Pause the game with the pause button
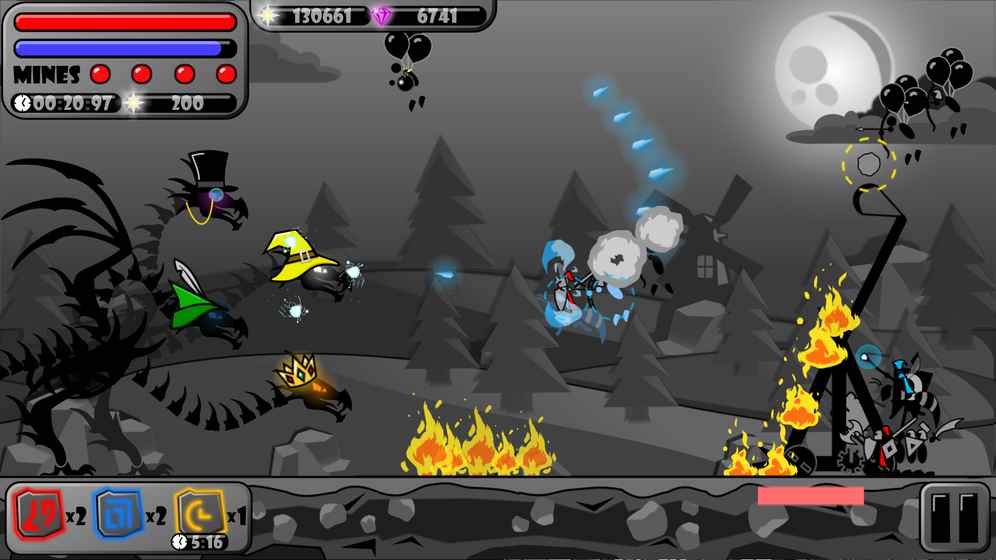 click(953, 517)
